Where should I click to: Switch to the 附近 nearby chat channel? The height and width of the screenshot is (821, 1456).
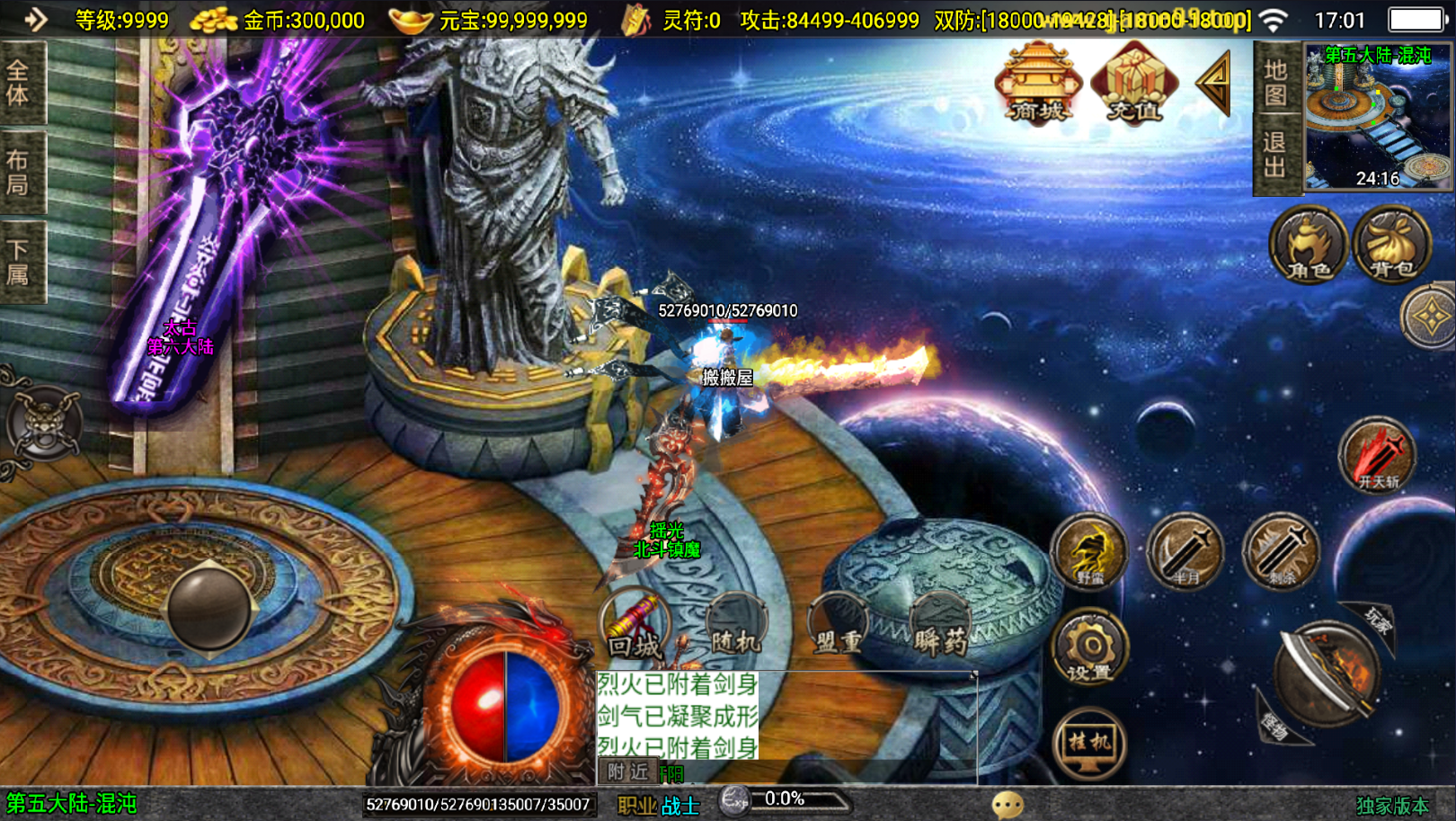pyautogui.click(x=627, y=772)
